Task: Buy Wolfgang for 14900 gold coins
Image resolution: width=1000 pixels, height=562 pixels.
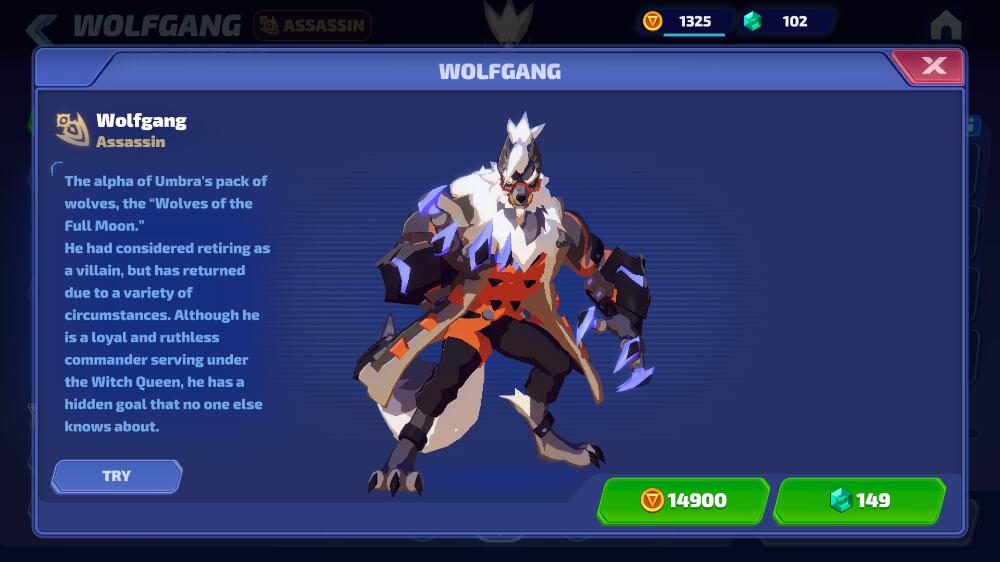Action: coord(683,500)
